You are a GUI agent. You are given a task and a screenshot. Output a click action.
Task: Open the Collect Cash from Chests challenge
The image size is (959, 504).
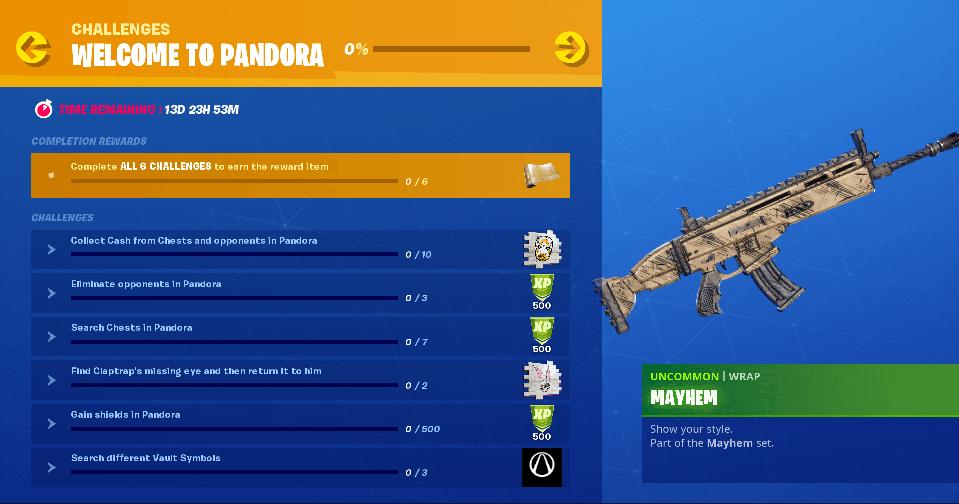pos(280,248)
